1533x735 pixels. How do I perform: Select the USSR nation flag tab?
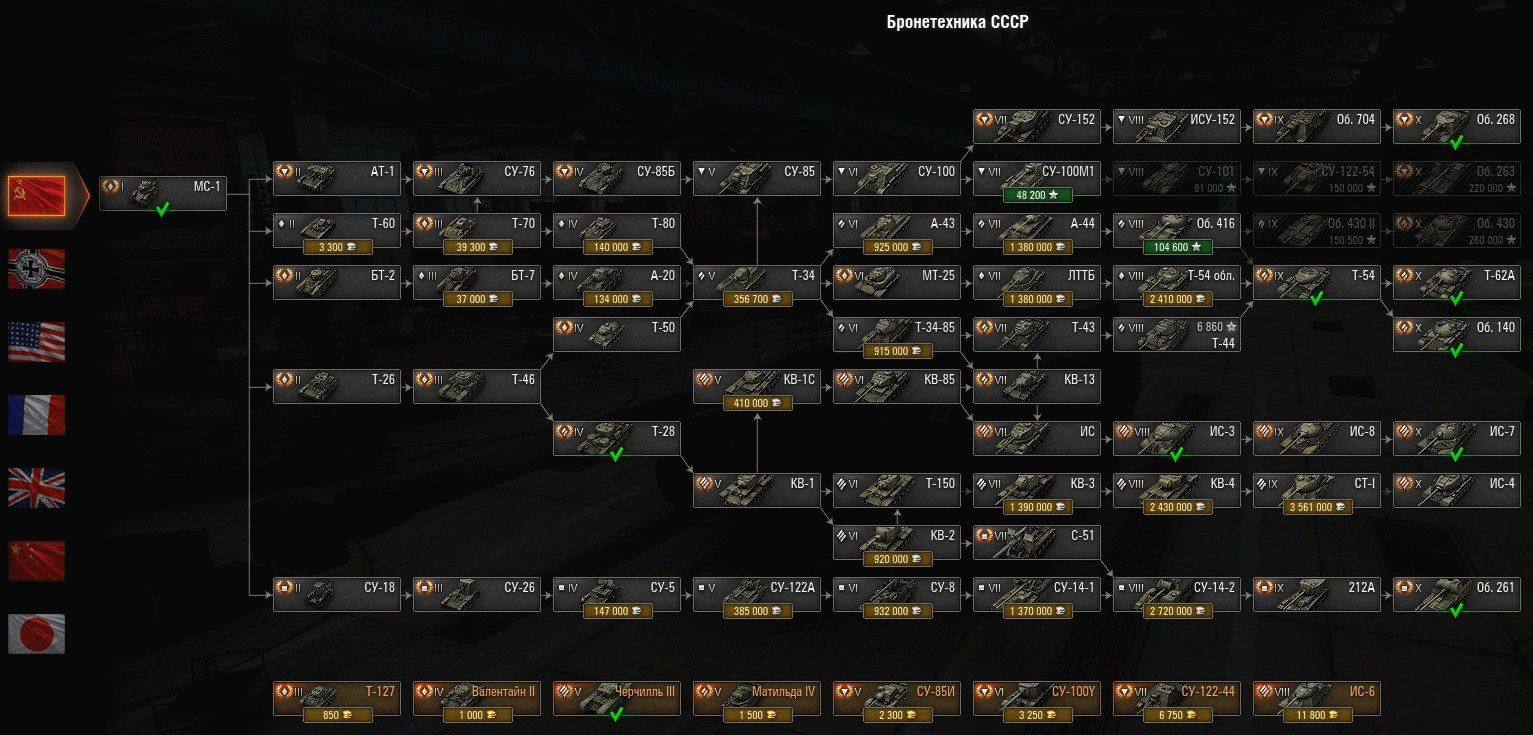pyautogui.click(x=37, y=196)
